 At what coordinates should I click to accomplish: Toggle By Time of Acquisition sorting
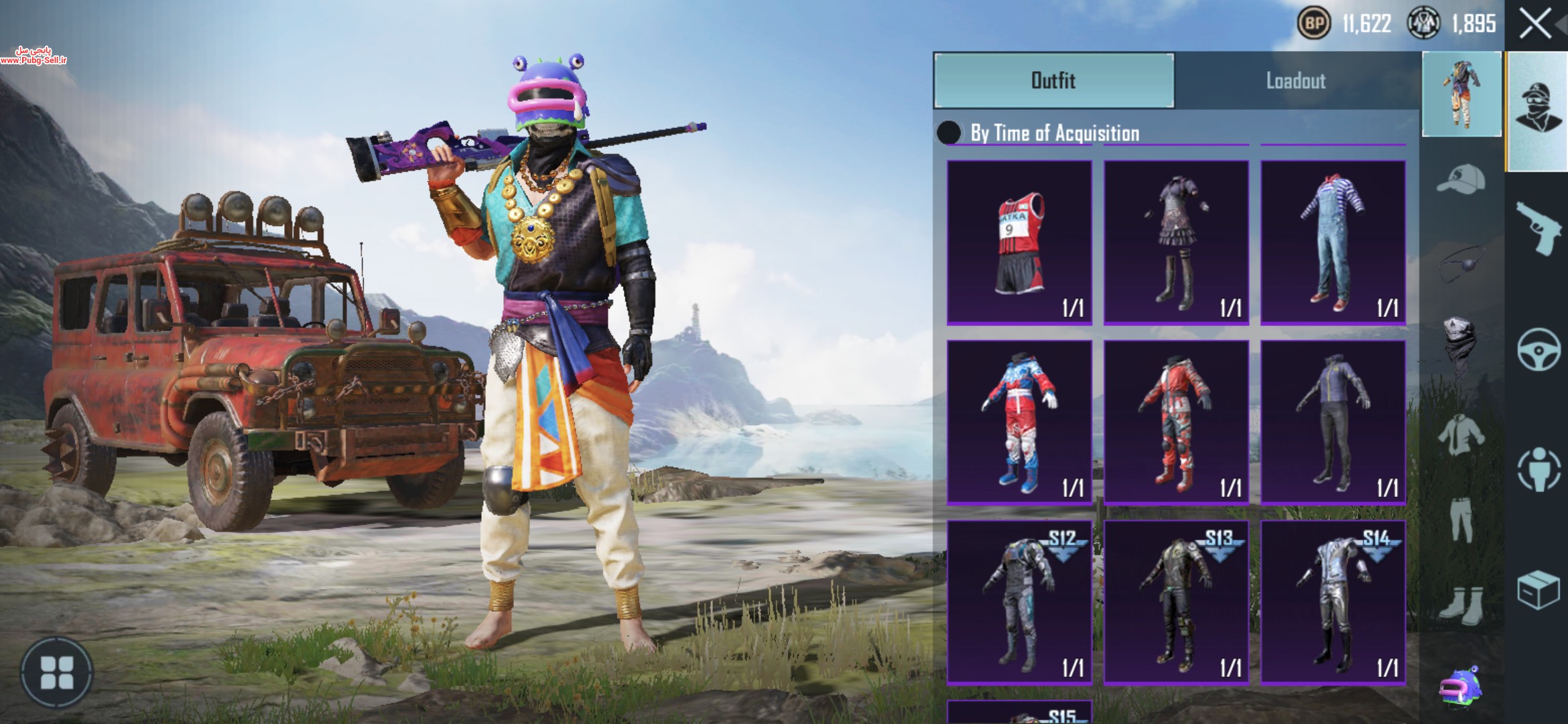pyautogui.click(x=949, y=133)
